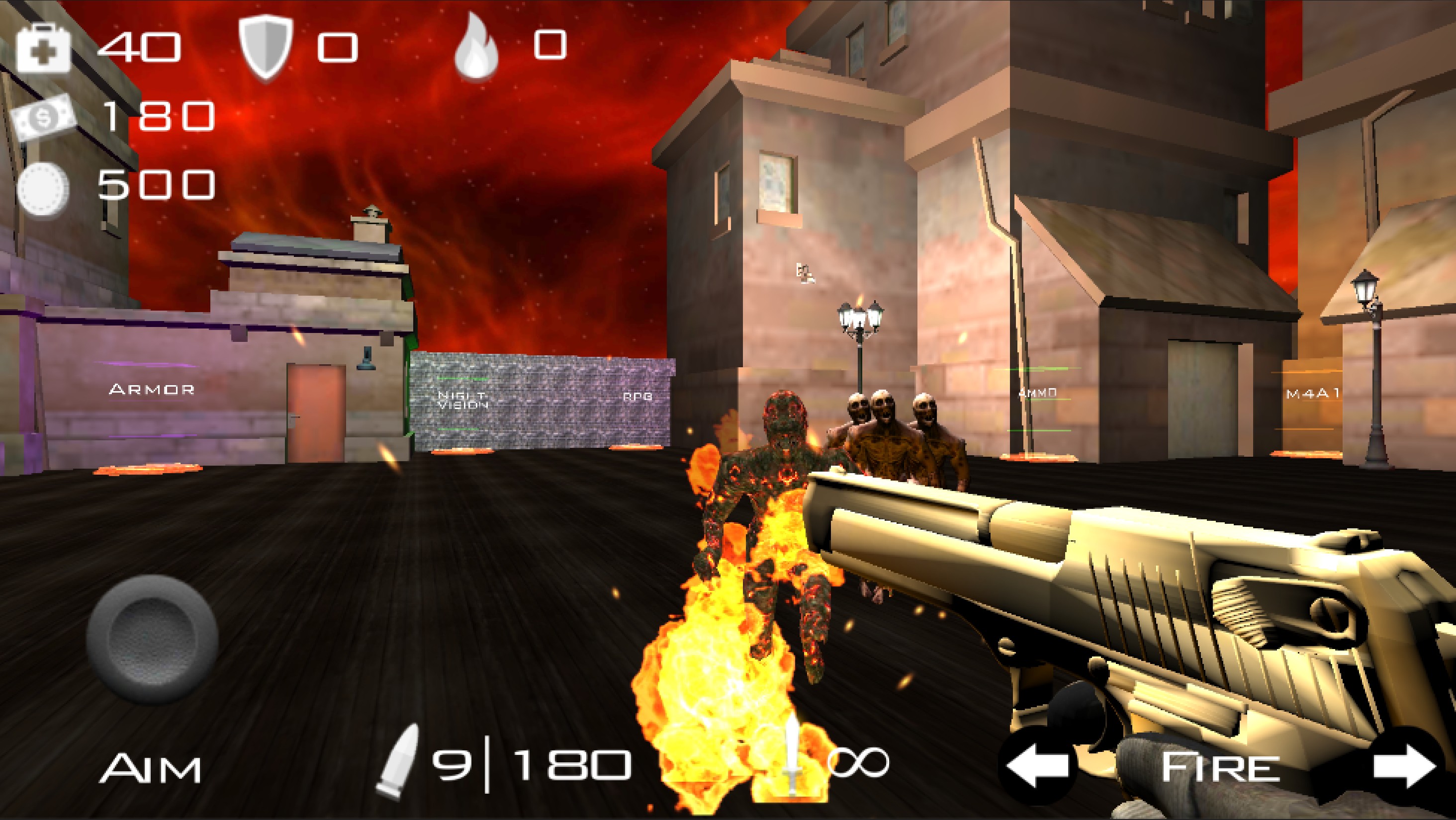
Task: Touch the virtual movement joystick
Action: (x=152, y=639)
